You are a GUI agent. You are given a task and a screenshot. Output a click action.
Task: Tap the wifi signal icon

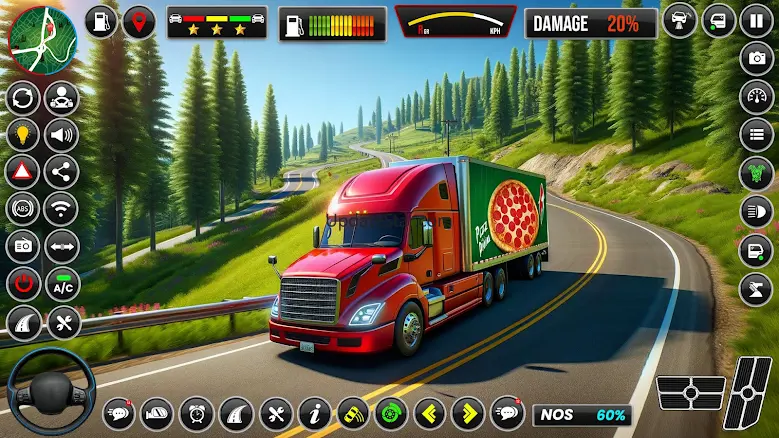tap(62, 209)
